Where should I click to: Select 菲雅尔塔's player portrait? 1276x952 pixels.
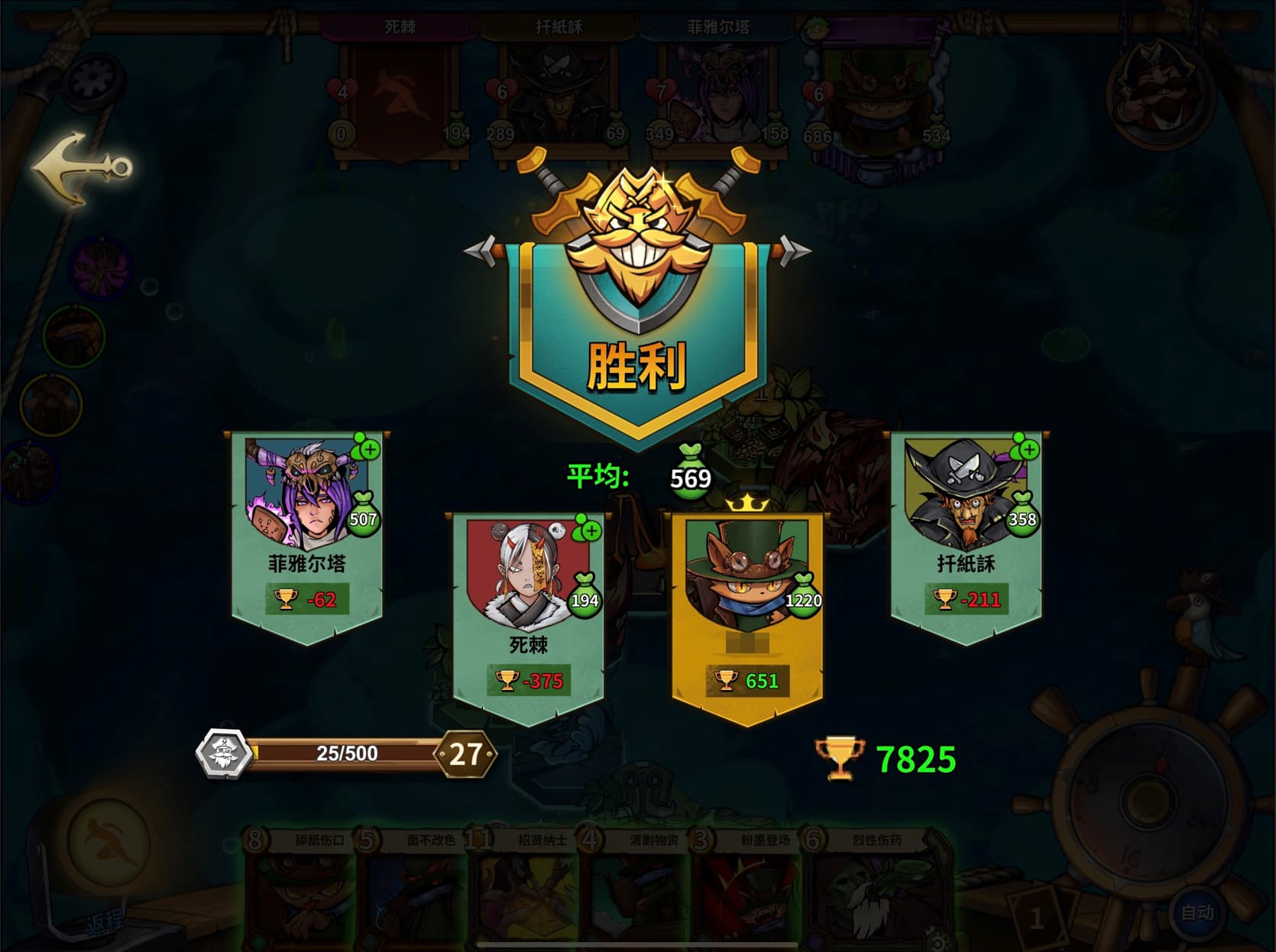(303, 494)
